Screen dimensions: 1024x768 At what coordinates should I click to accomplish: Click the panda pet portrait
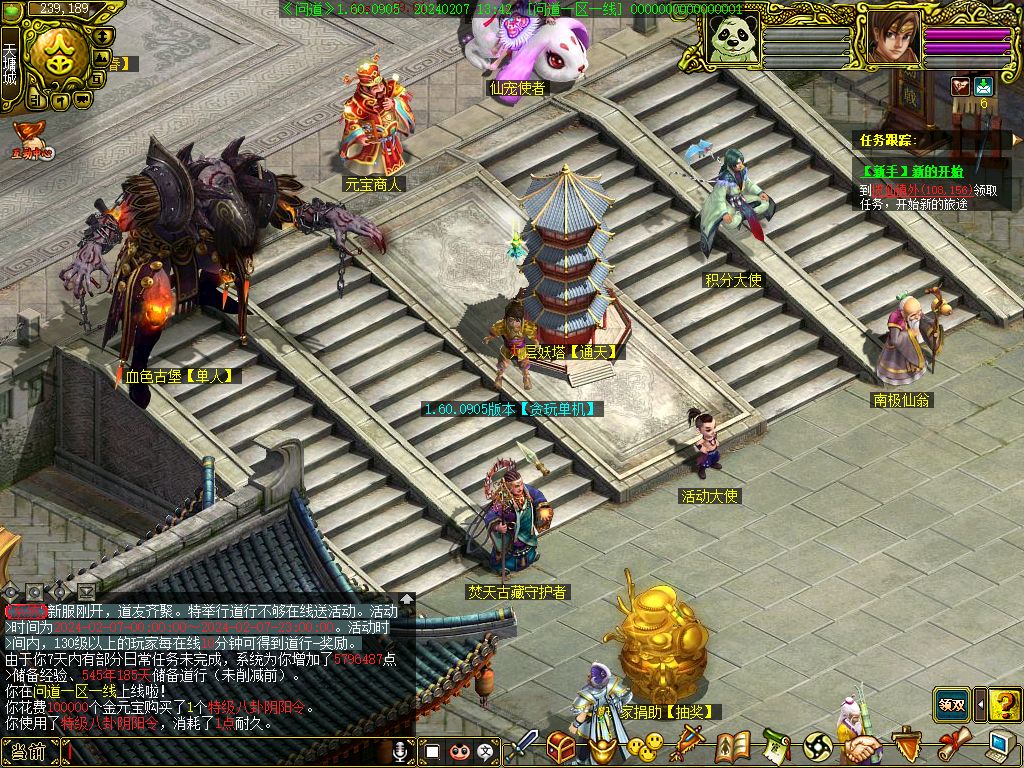[x=731, y=38]
